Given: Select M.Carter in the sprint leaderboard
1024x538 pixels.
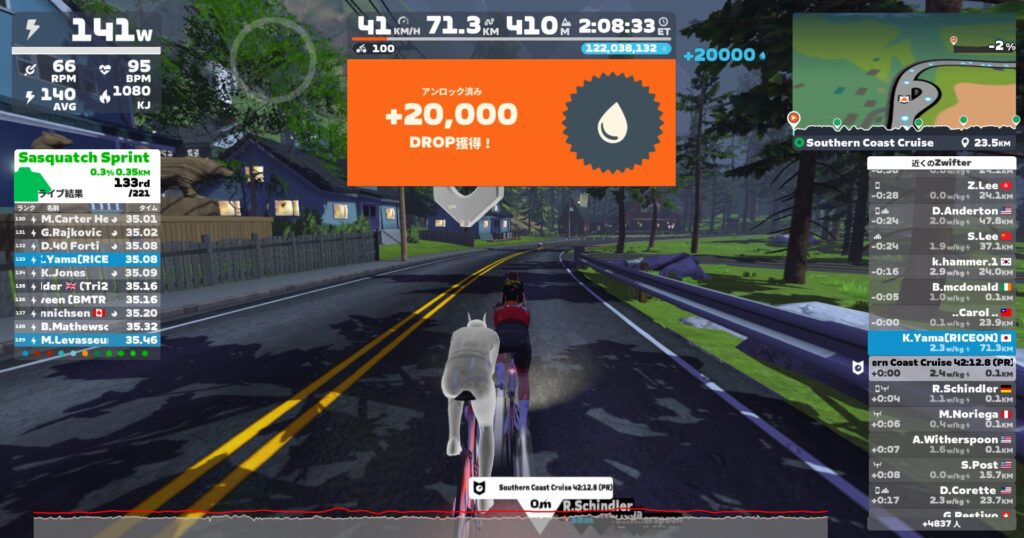Looking at the screenshot, I should pyautogui.click(x=86, y=218).
